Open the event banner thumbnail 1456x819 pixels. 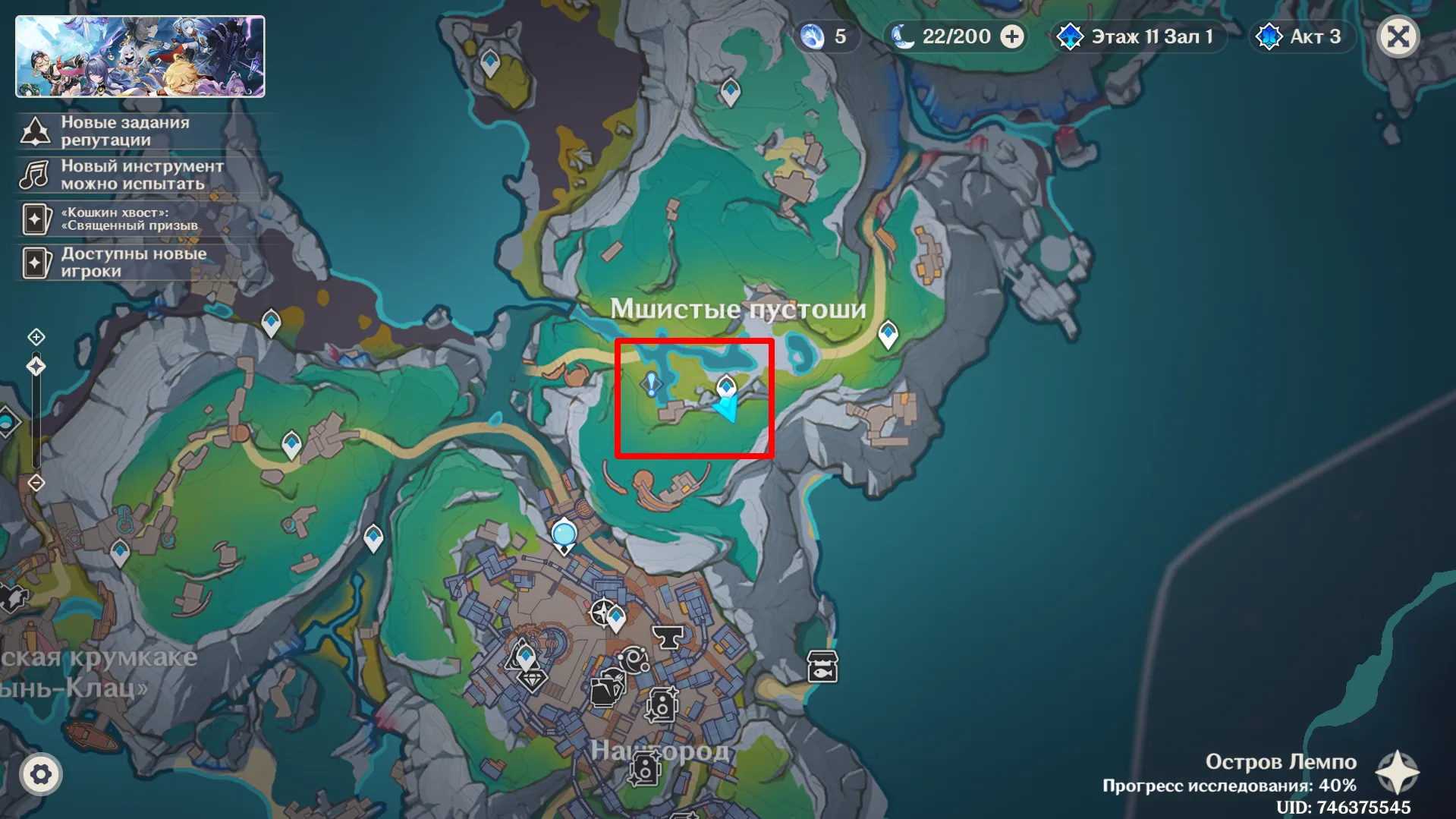tap(140, 57)
